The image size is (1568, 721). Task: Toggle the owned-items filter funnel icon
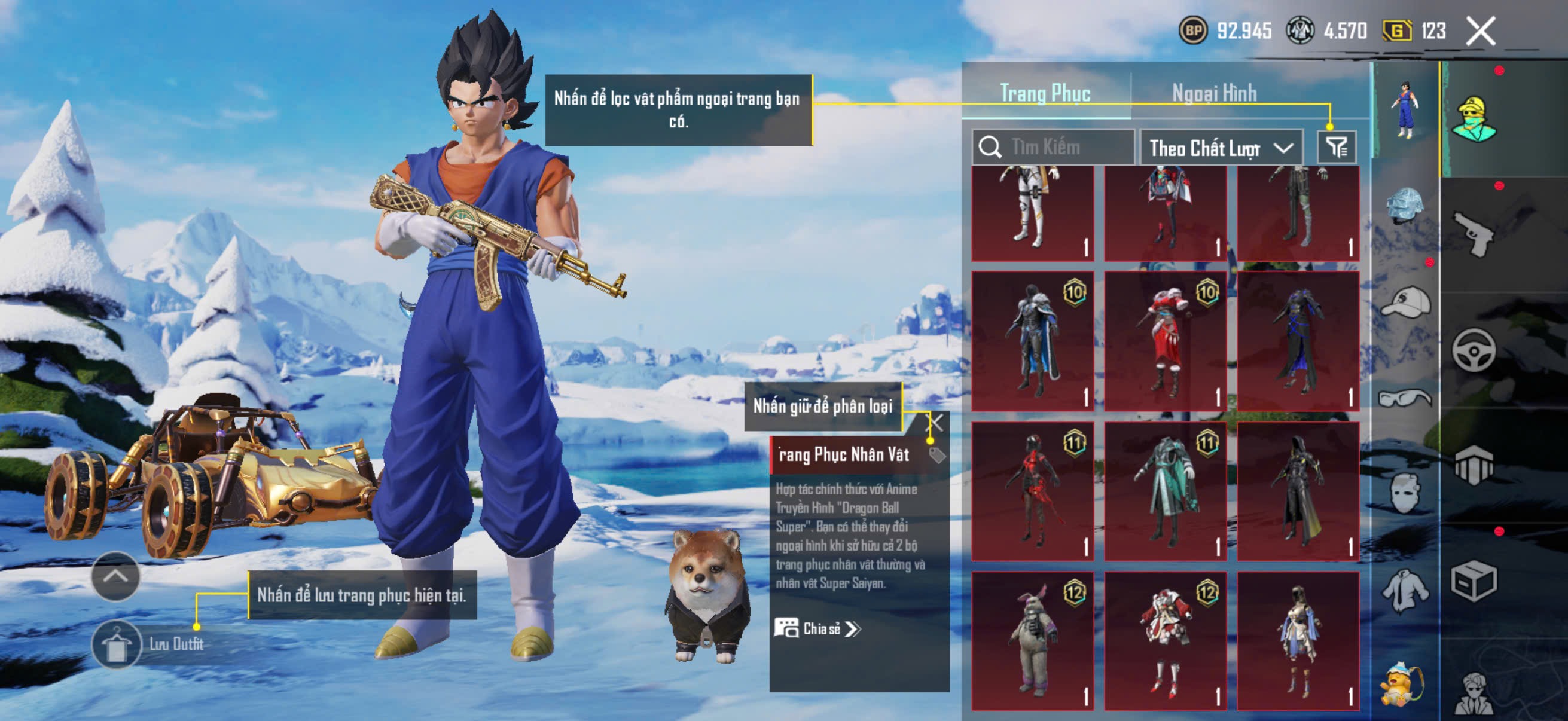point(1337,147)
